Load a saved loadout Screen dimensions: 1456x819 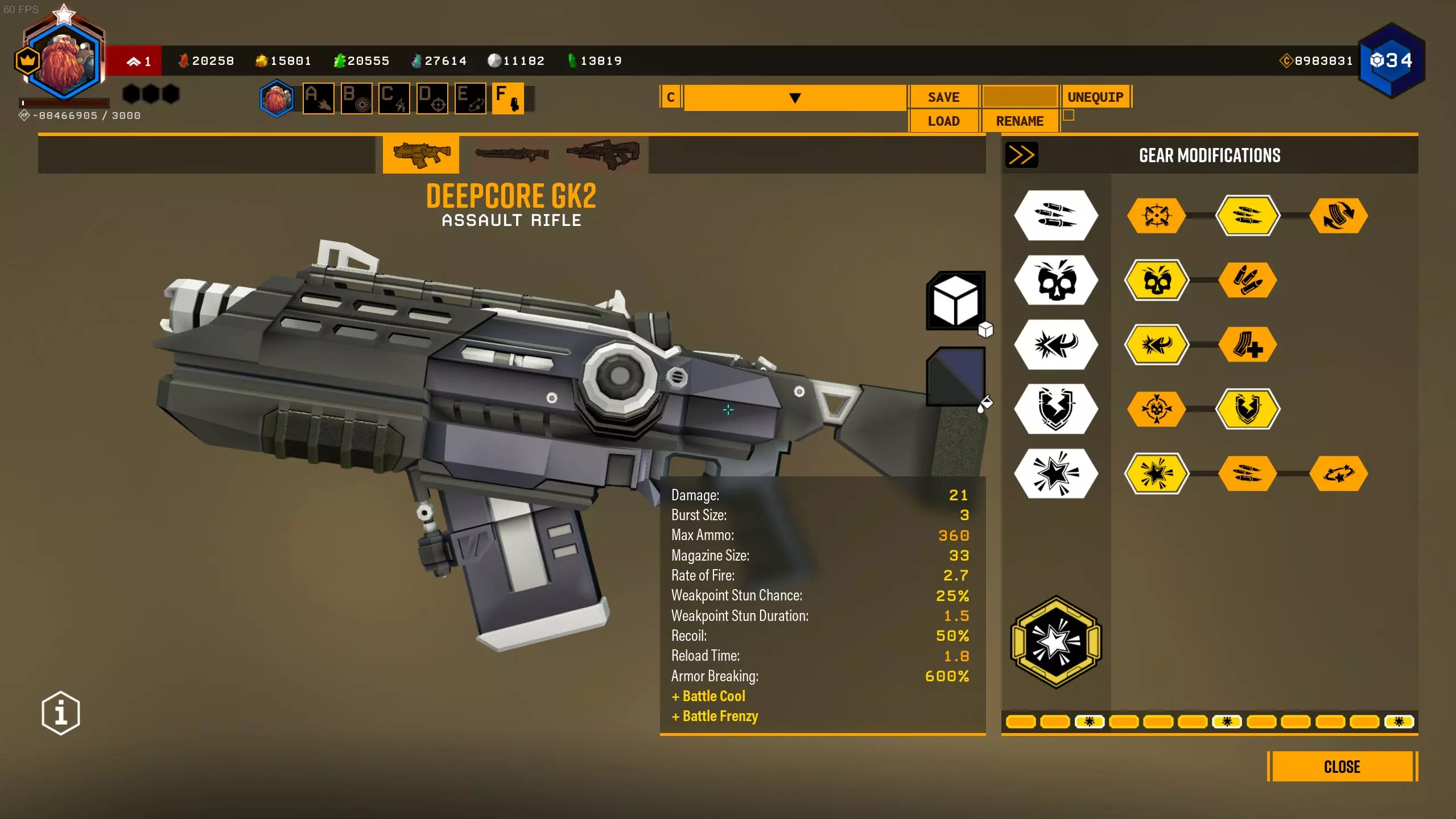[x=943, y=121]
